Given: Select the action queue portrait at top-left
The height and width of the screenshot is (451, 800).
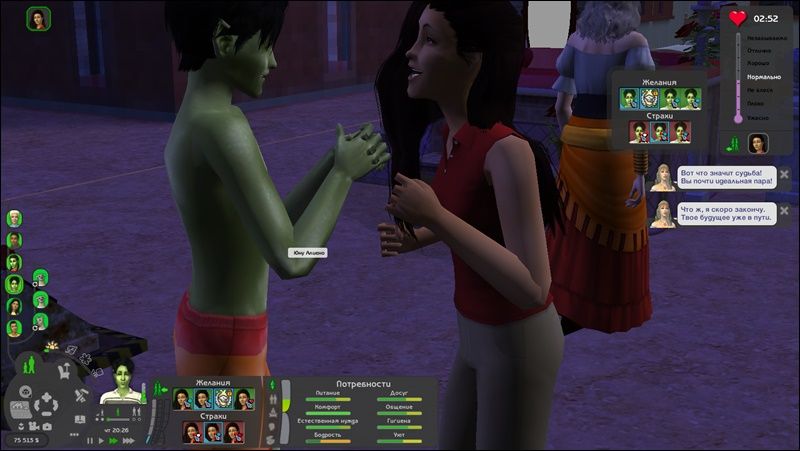Looking at the screenshot, I should 39,19.
